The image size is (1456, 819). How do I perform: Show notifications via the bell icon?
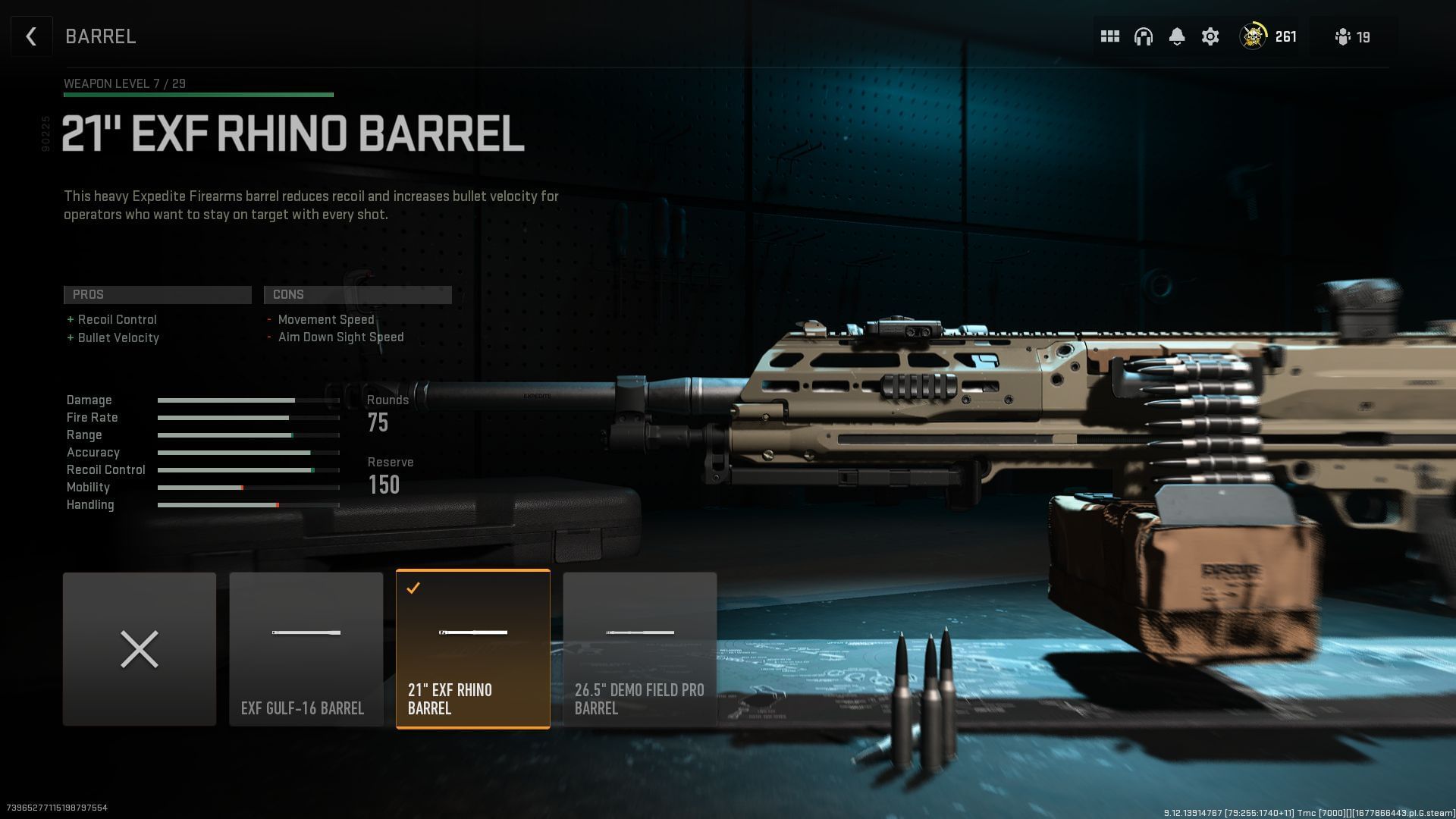[x=1177, y=36]
